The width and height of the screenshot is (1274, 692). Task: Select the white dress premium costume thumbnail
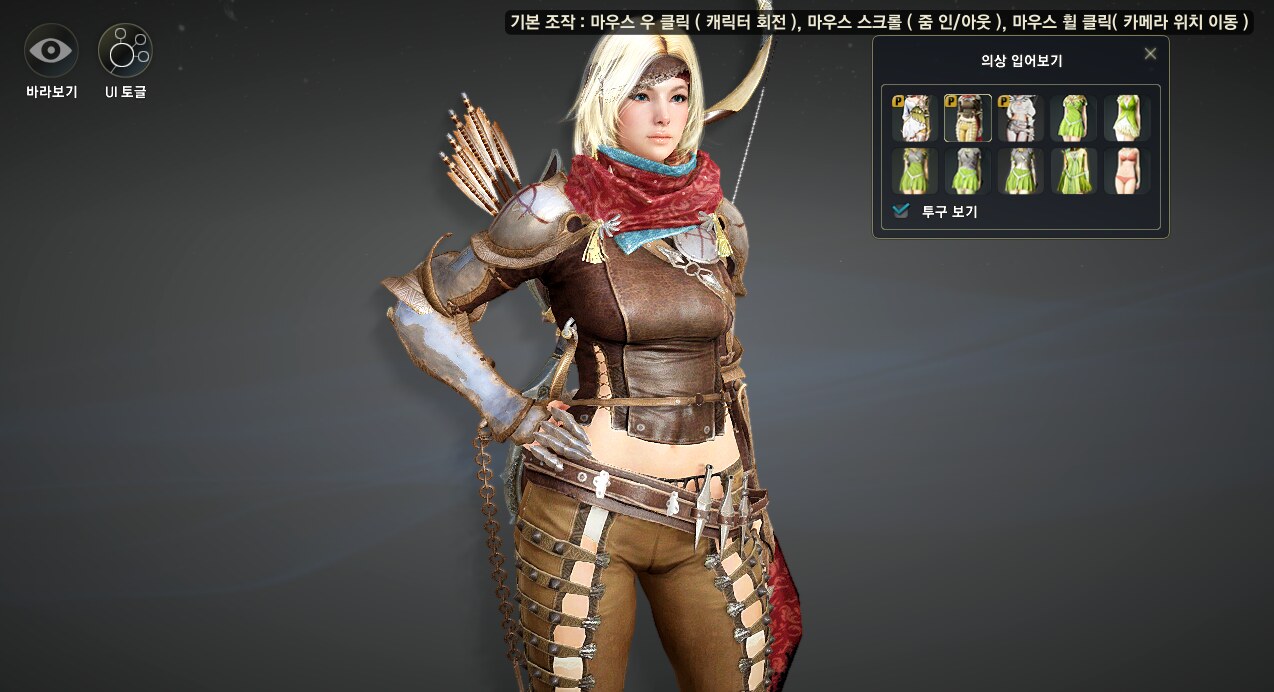pyautogui.click(x=914, y=118)
